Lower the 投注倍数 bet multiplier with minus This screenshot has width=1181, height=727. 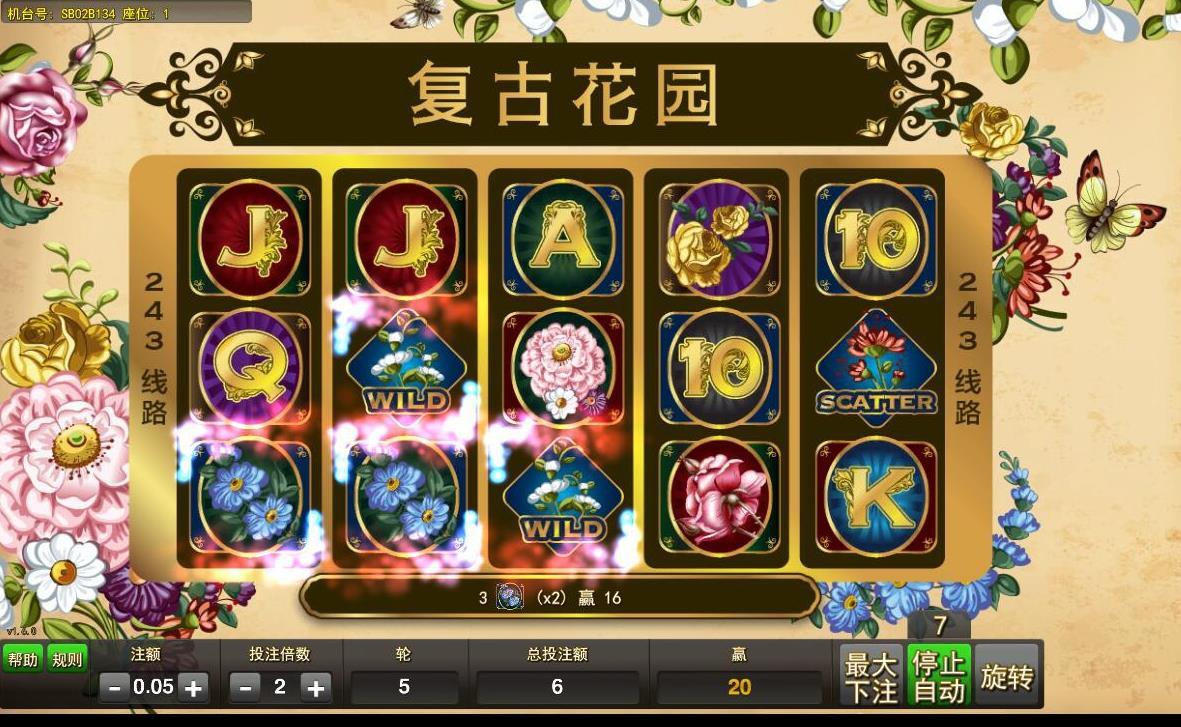coord(246,688)
